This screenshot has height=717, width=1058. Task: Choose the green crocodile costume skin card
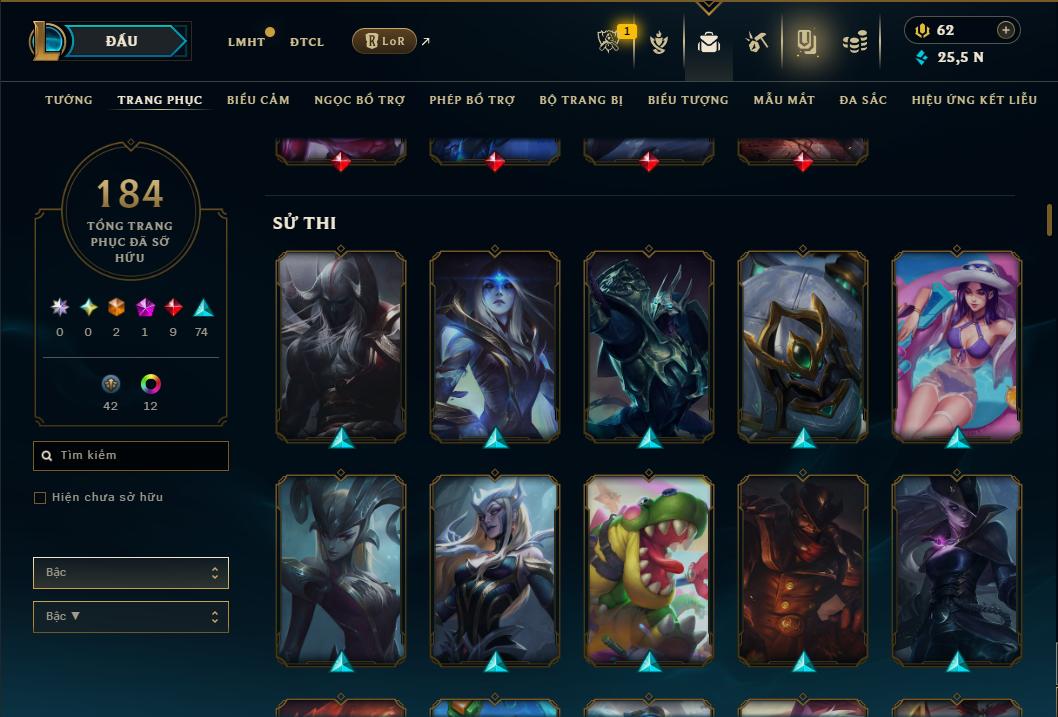tap(649, 569)
